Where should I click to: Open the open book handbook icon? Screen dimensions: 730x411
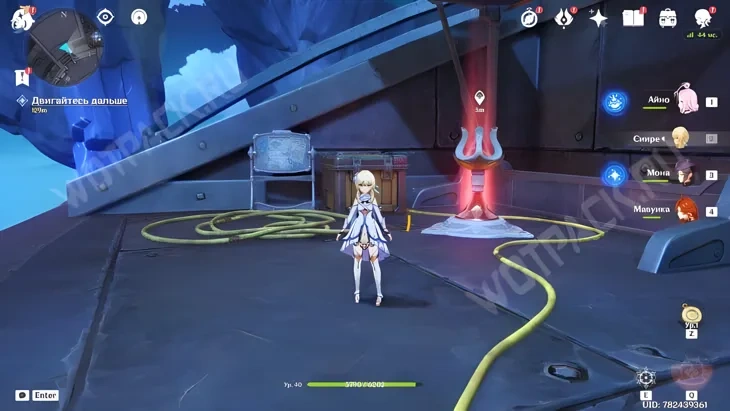632,18
